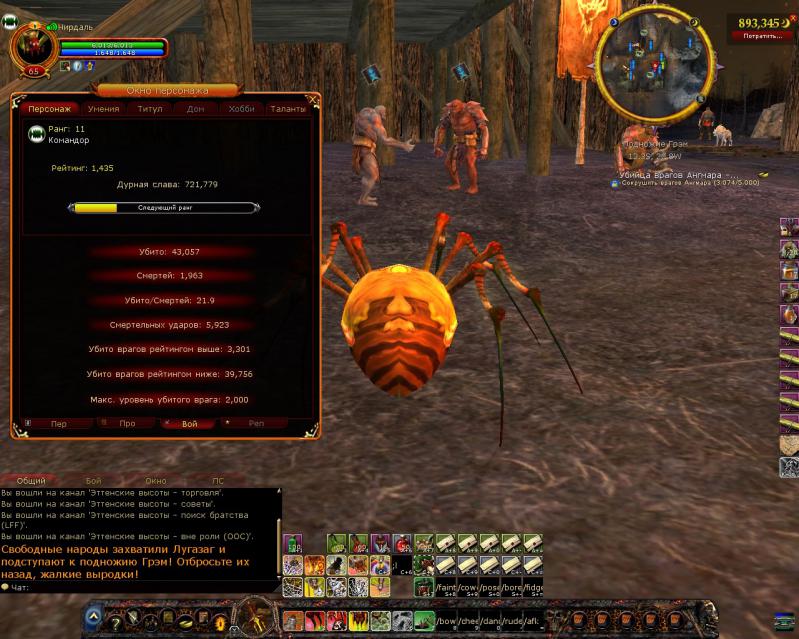Click the Потратить button under the points
The height and width of the screenshot is (639, 799).
[x=763, y=36]
